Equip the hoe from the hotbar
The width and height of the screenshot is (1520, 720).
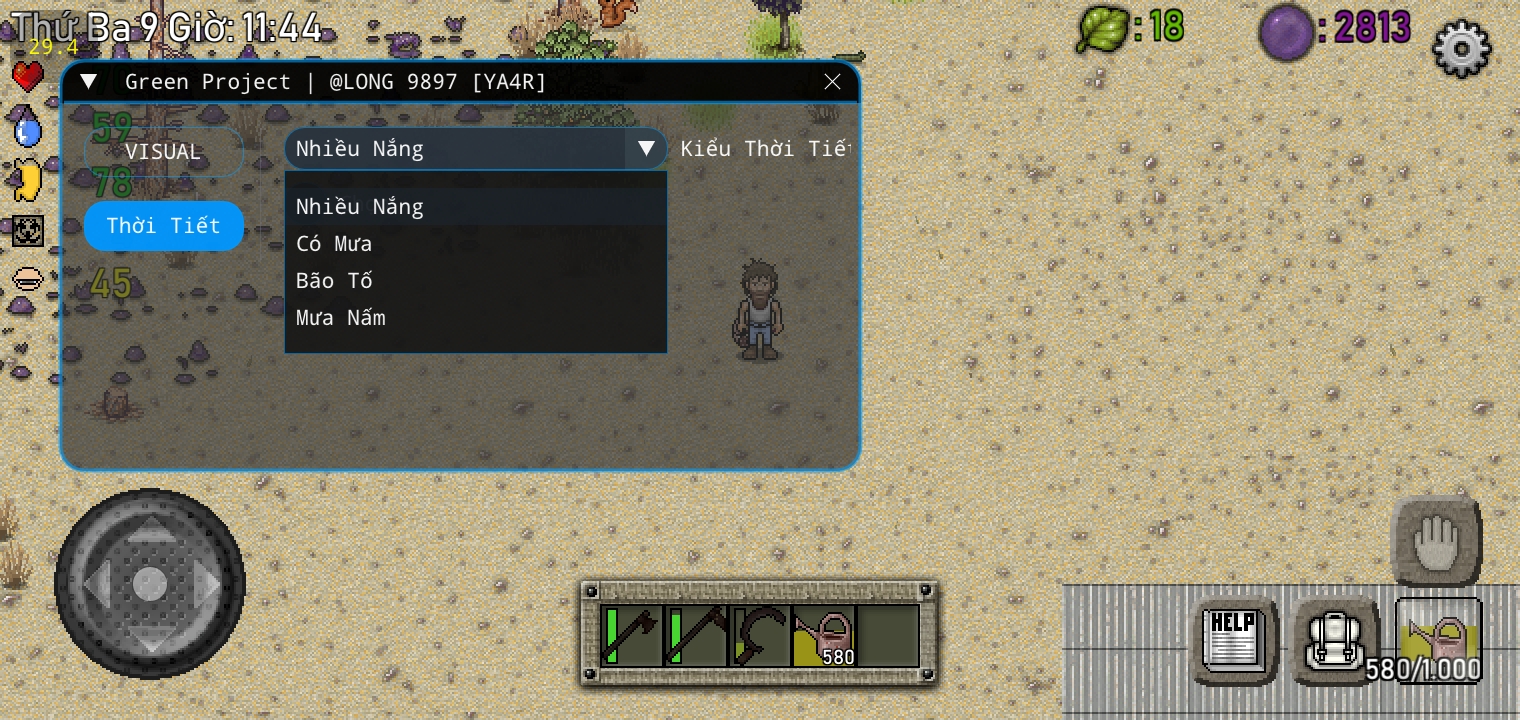point(695,635)
